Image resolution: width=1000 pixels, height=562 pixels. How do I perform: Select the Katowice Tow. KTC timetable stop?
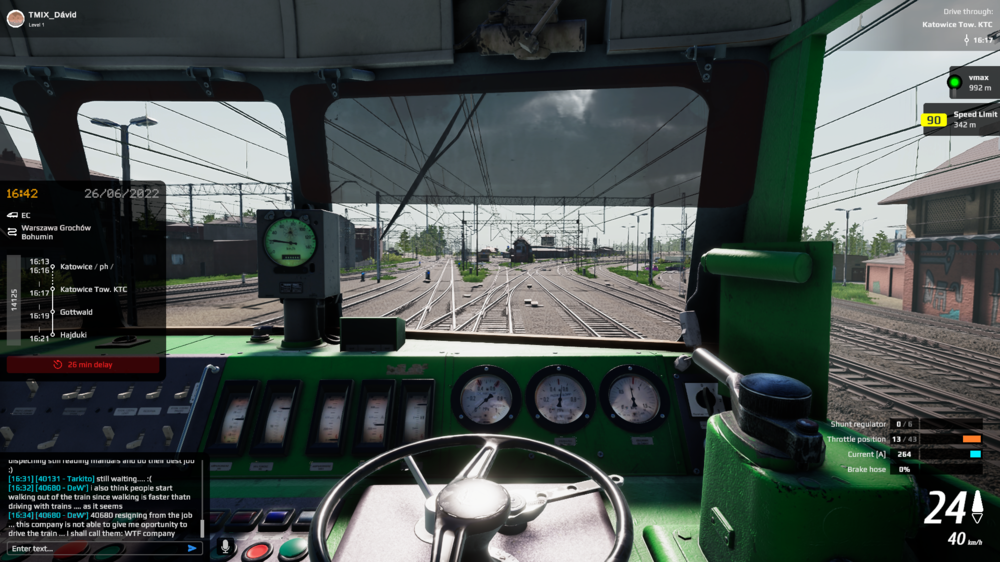pos(93,289)
